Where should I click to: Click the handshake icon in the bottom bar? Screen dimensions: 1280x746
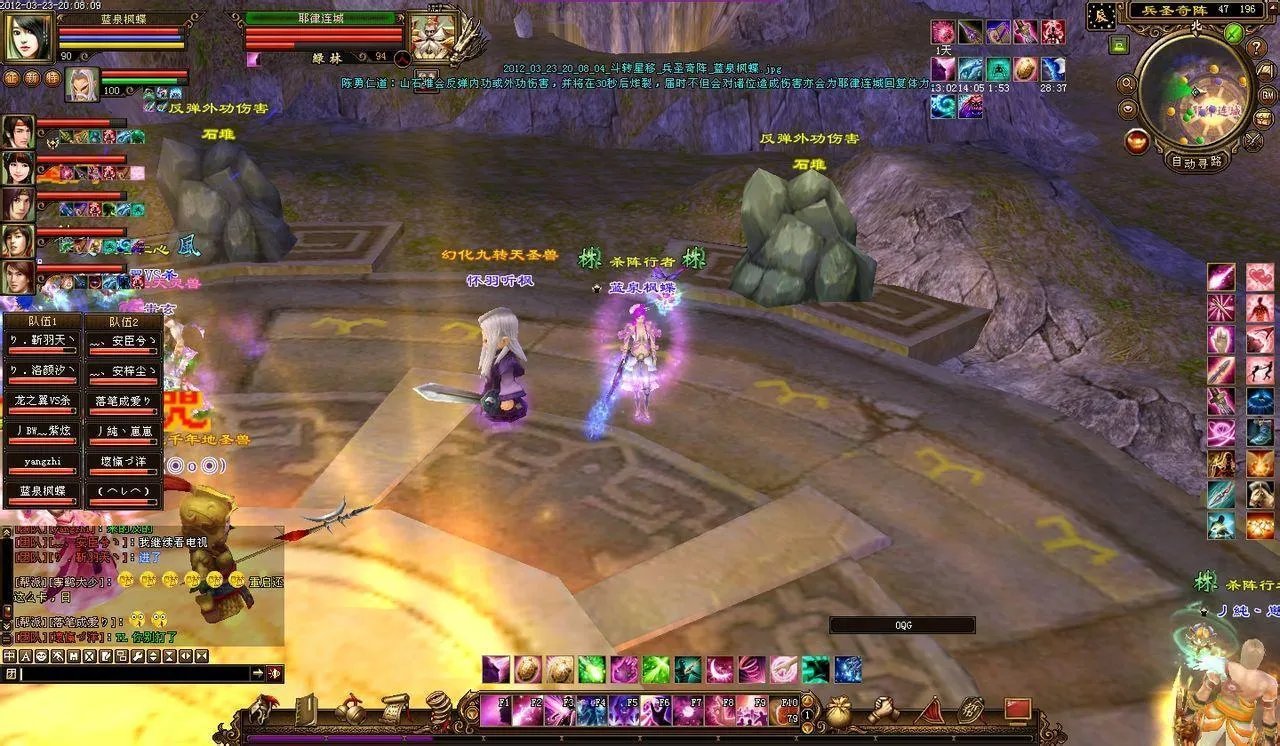tap(883, 709)
